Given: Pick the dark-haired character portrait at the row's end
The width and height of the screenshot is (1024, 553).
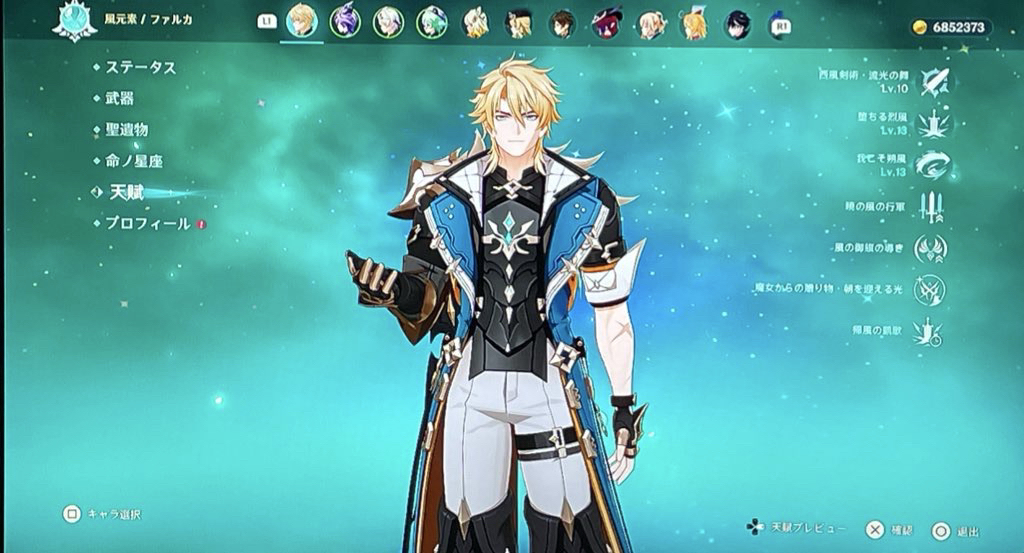Looking at the screenshot, I should click(x=738, y=22).
